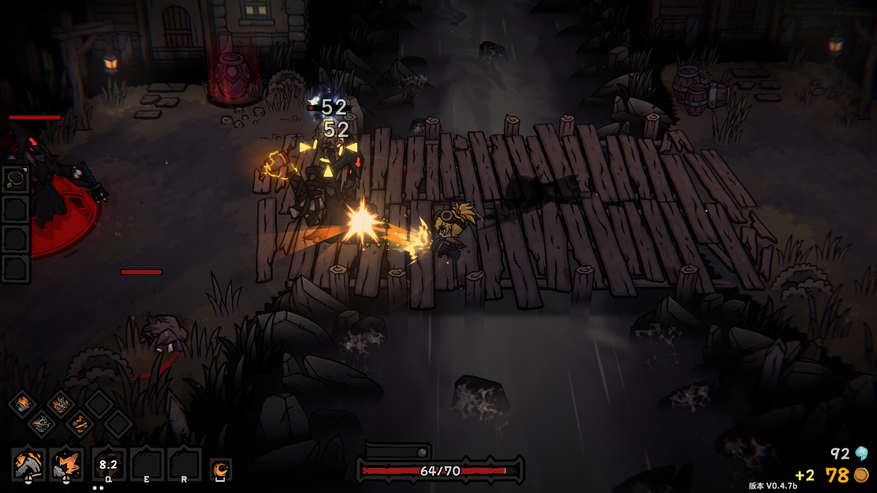This screenshot has width=877, height=493.
Task: Click the empty E ability slot
Action: click(x=146, y=464)
